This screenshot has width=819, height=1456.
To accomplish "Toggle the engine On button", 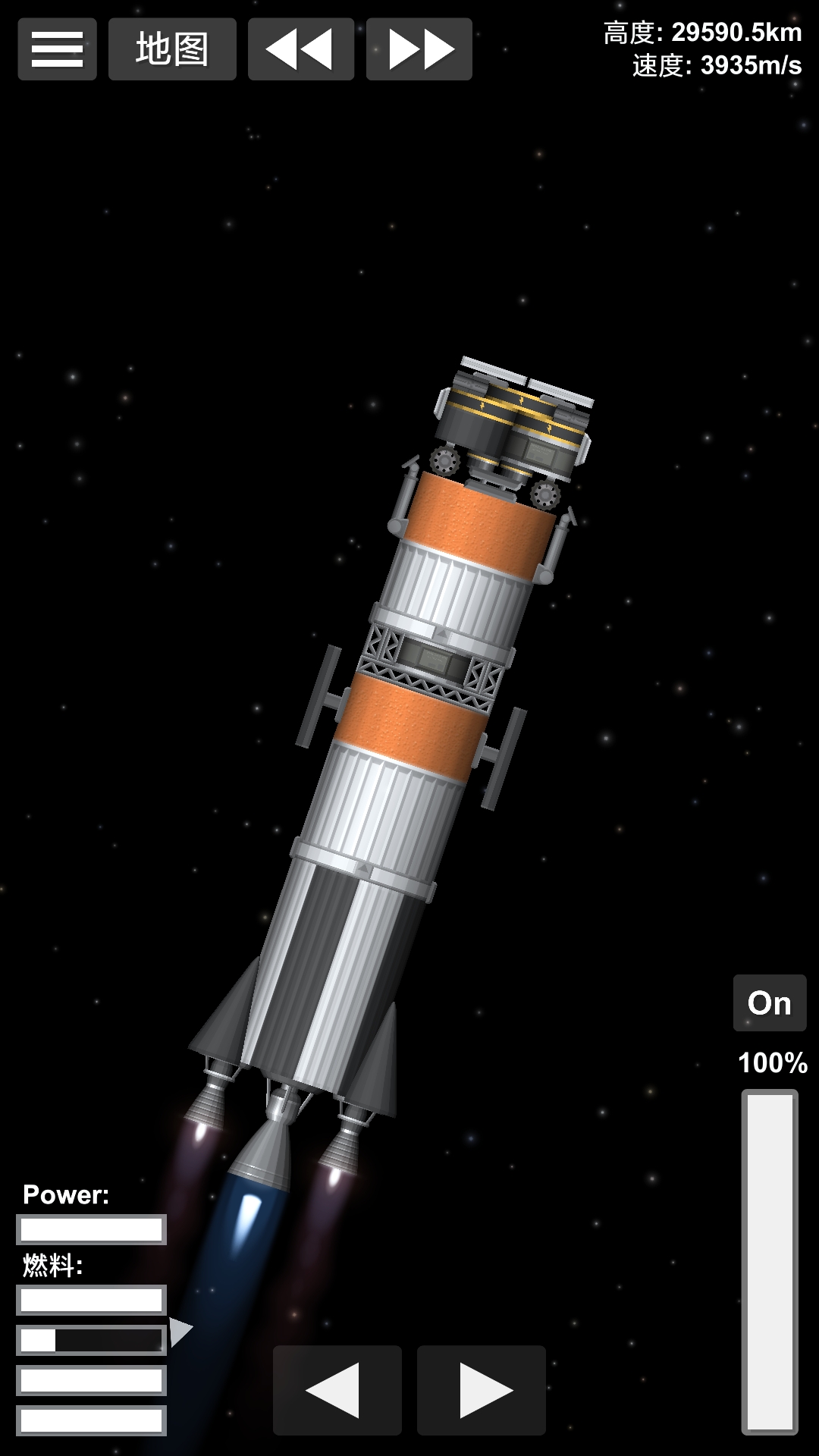I will coord(769,1003).
